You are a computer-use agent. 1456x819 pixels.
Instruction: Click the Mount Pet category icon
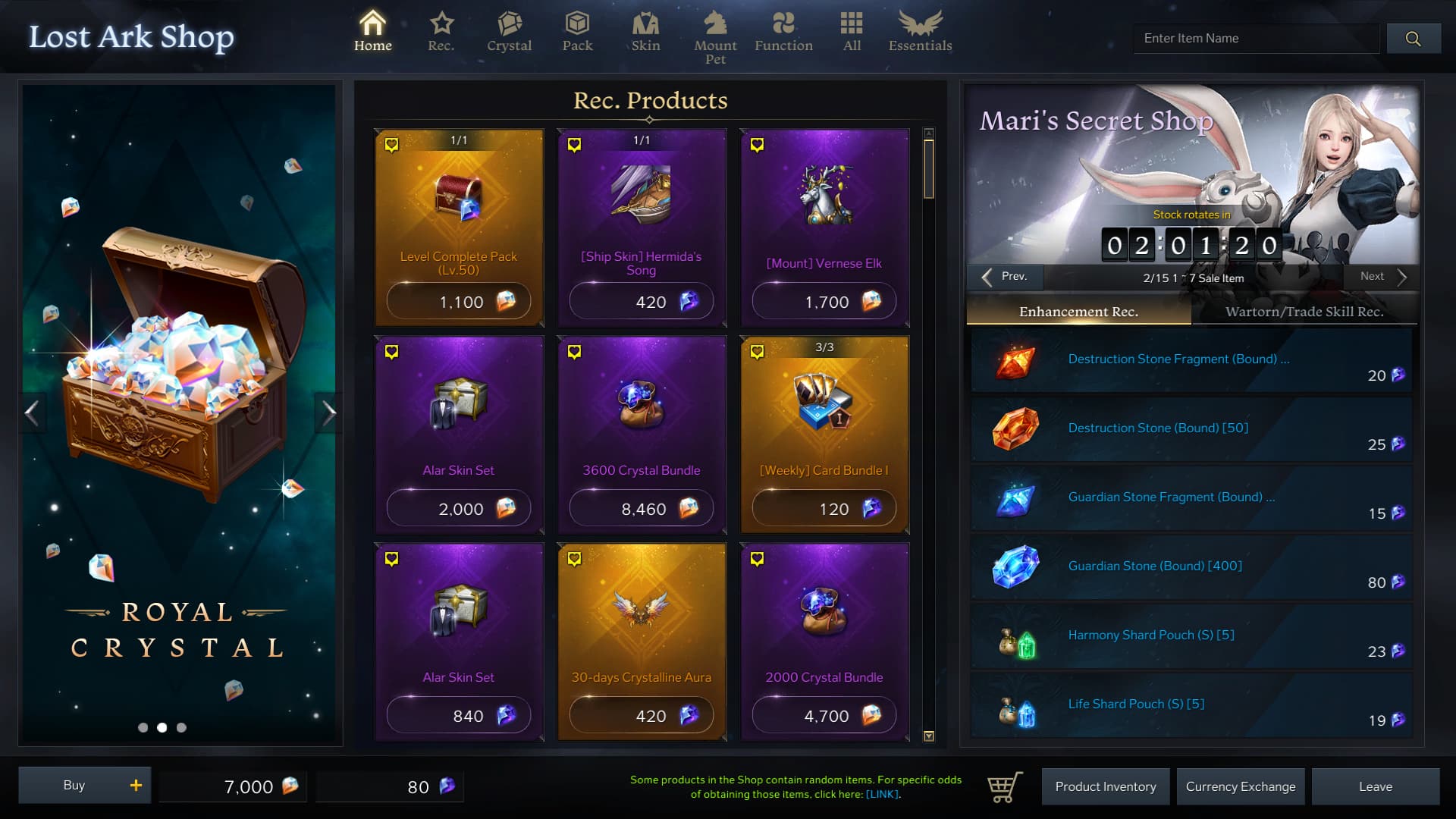pyautogui.click(x=715, y=30)
